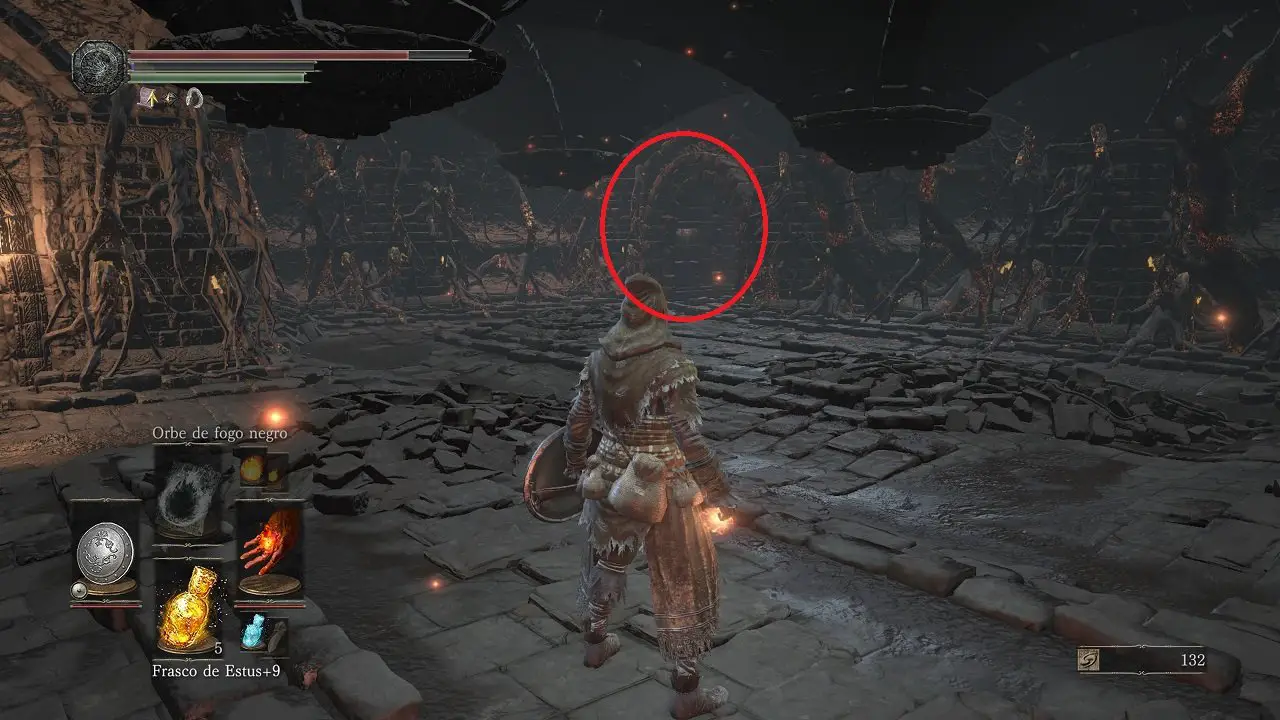Click the small blue Ashen Estus flask icon

(x=251, y=633)
